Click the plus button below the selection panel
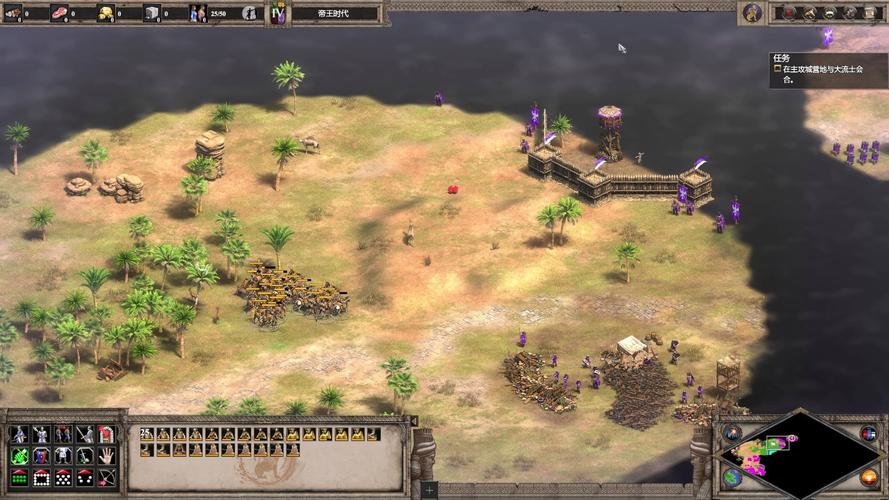 429,491
